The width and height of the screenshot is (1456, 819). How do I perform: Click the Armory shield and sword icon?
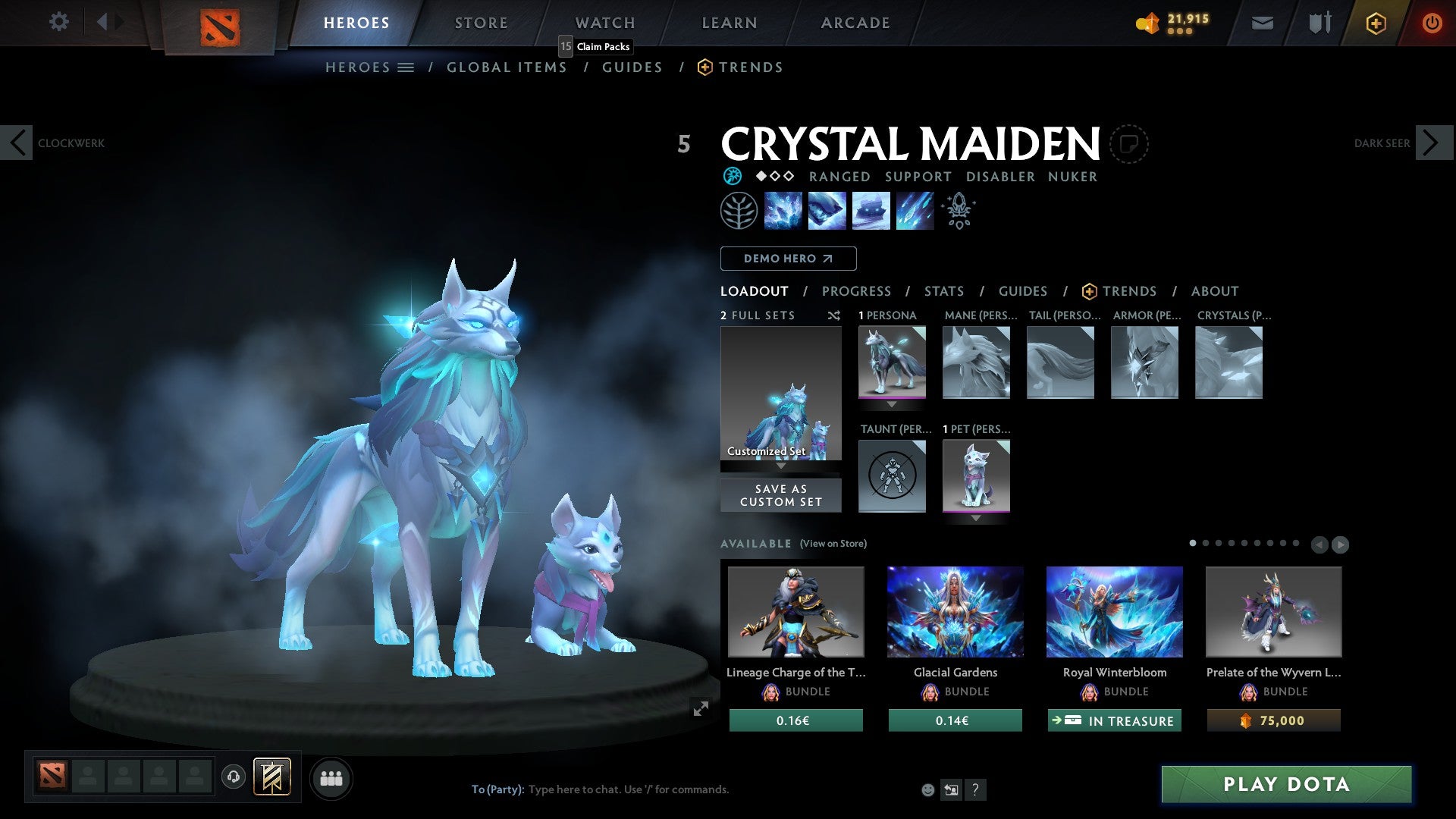pyautogui.click(x=1319, y=23)
